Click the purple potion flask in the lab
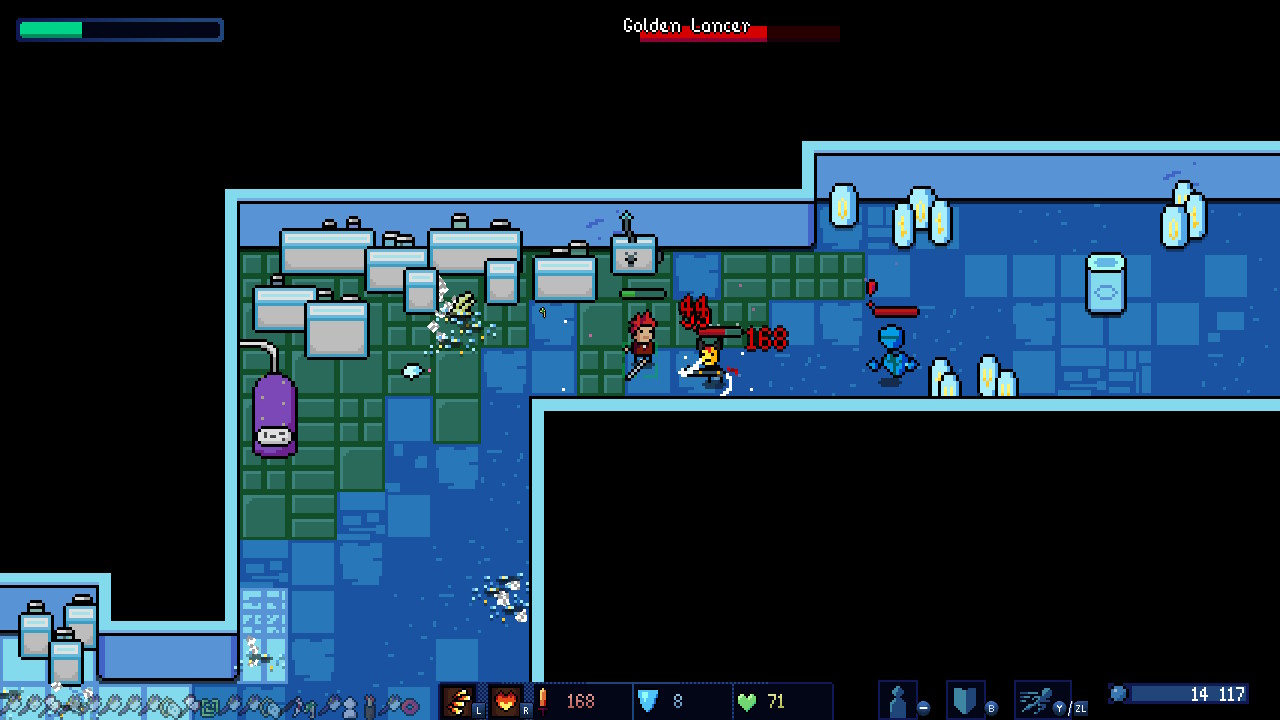 (276, 417)
